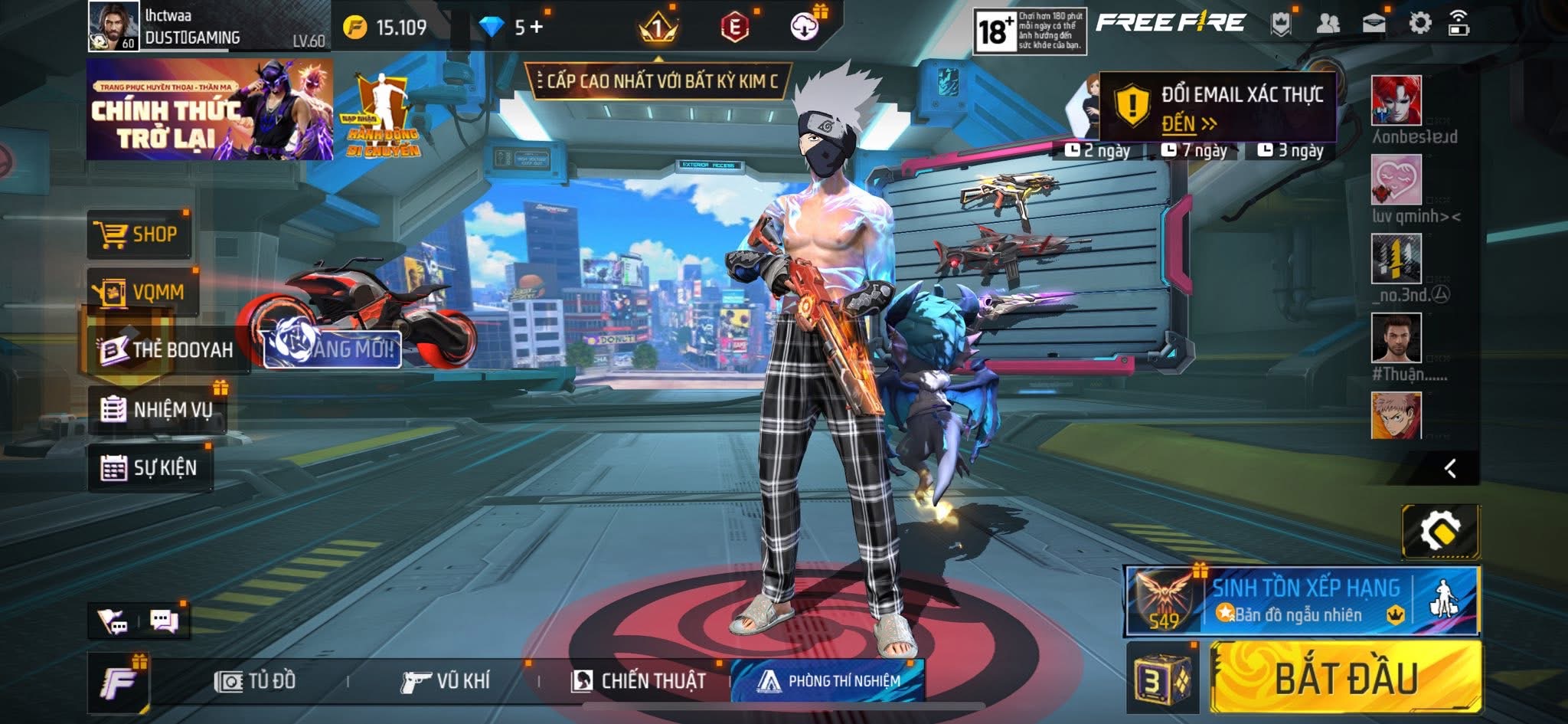The image size is (1568, 724).
Task: Start the match with BẮT ĐẦU
Action: [x=1345, y=678]
